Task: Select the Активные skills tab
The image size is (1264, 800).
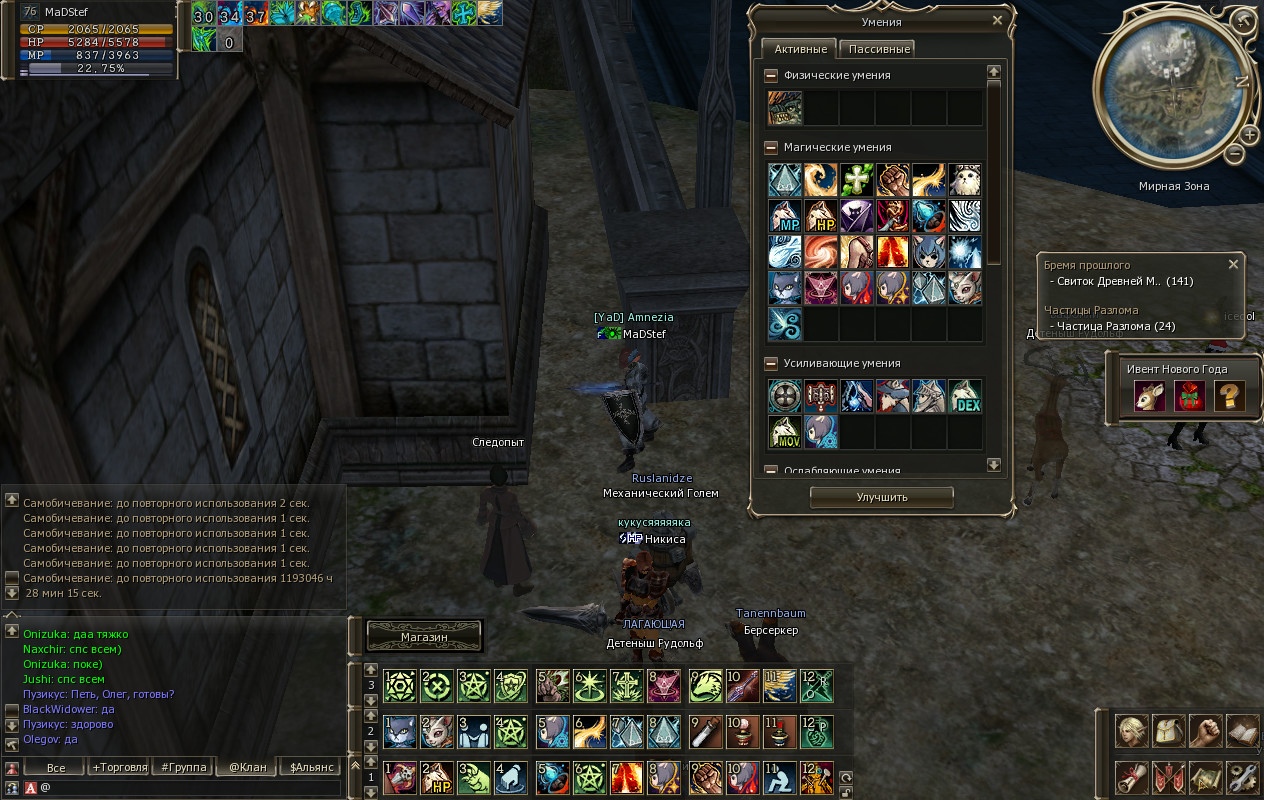Action: click(800, 49)
